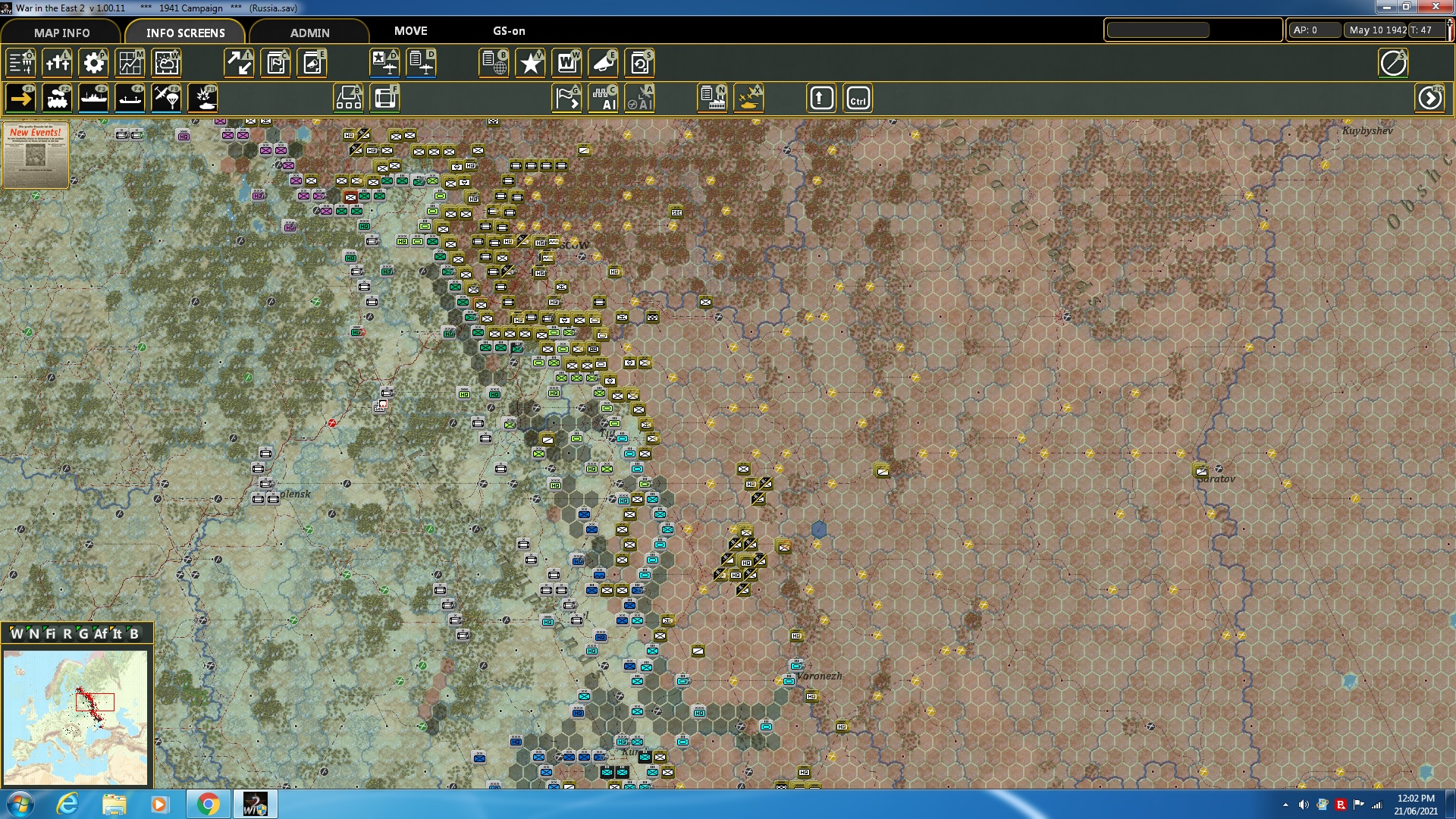Image resolution: width=1456 pixels, height=819 pixels.
Task: Expand the toolbar with the right-edge arrow
Action: 1430,98
